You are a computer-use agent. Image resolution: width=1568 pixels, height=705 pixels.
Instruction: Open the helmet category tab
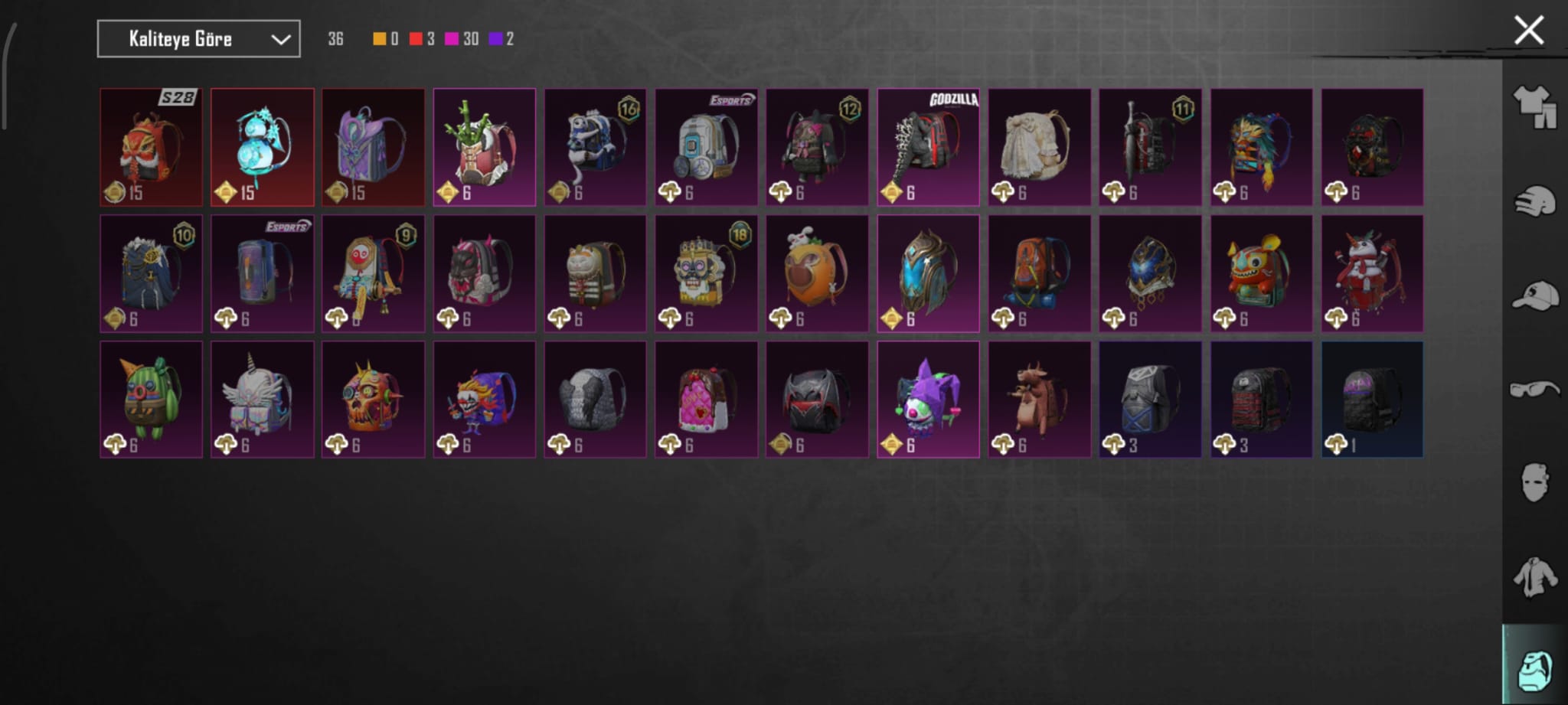(1534, 201)
